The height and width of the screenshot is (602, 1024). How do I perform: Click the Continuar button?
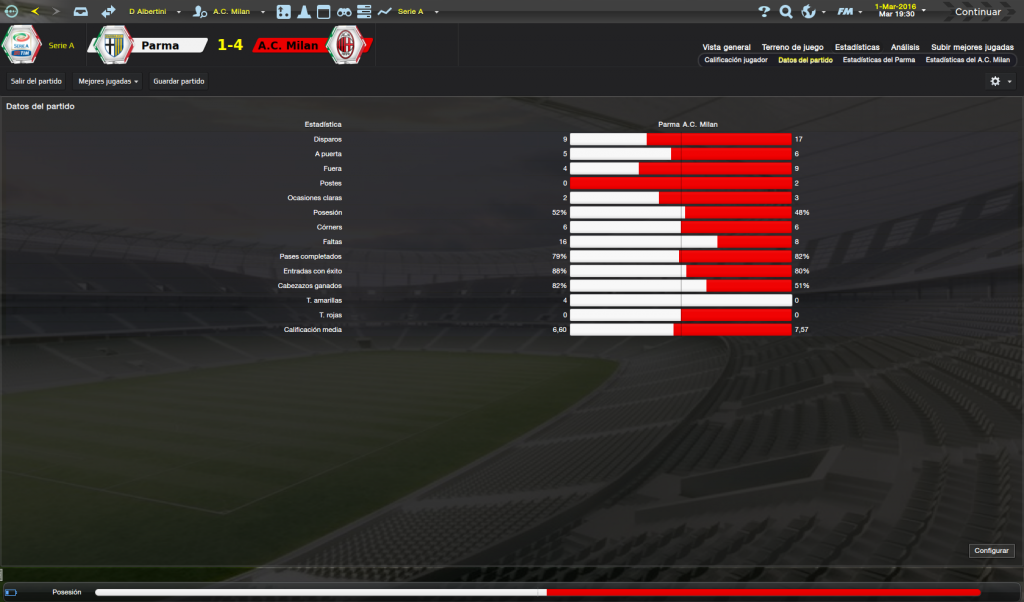coord(977,12)
